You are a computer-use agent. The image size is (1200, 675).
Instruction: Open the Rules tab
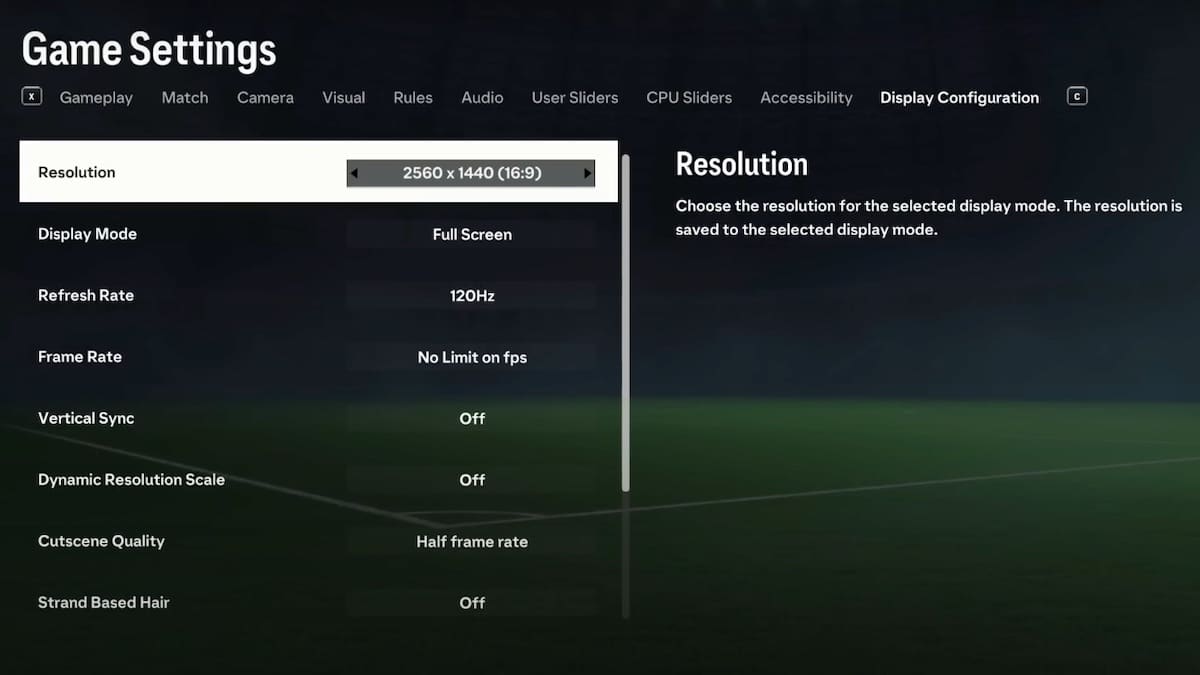(413, 98)
